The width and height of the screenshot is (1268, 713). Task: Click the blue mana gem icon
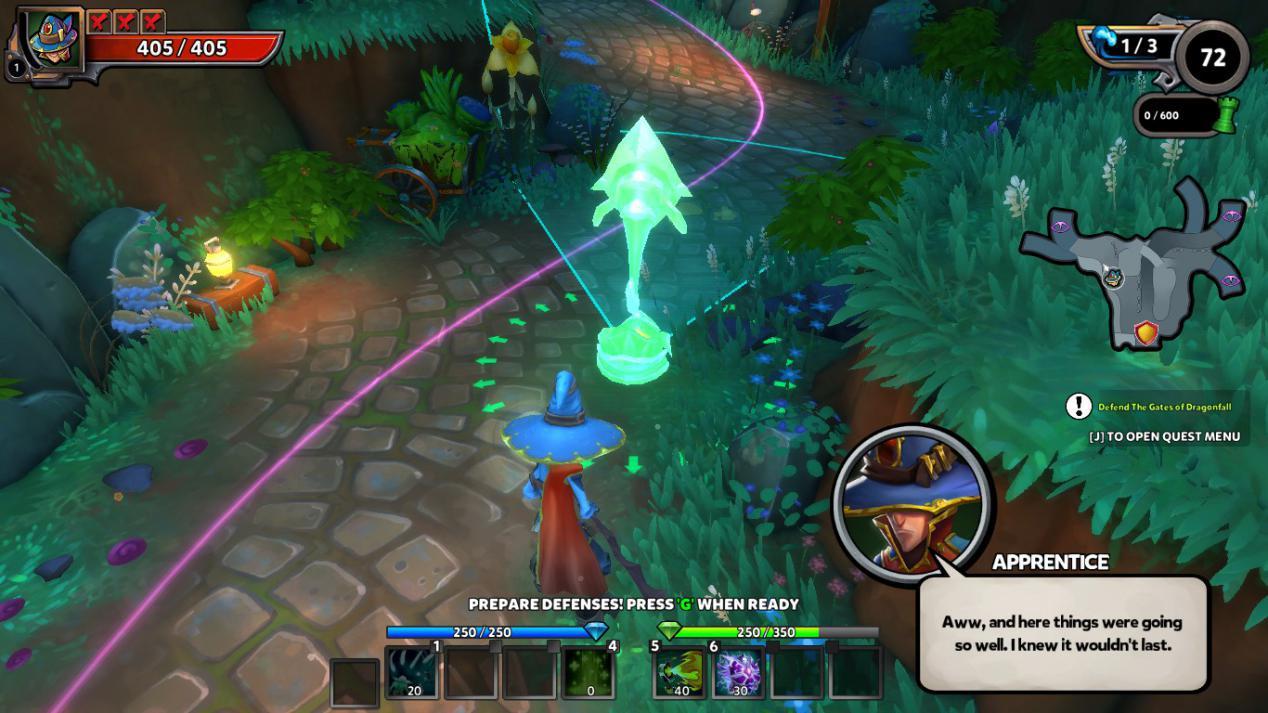596,631
